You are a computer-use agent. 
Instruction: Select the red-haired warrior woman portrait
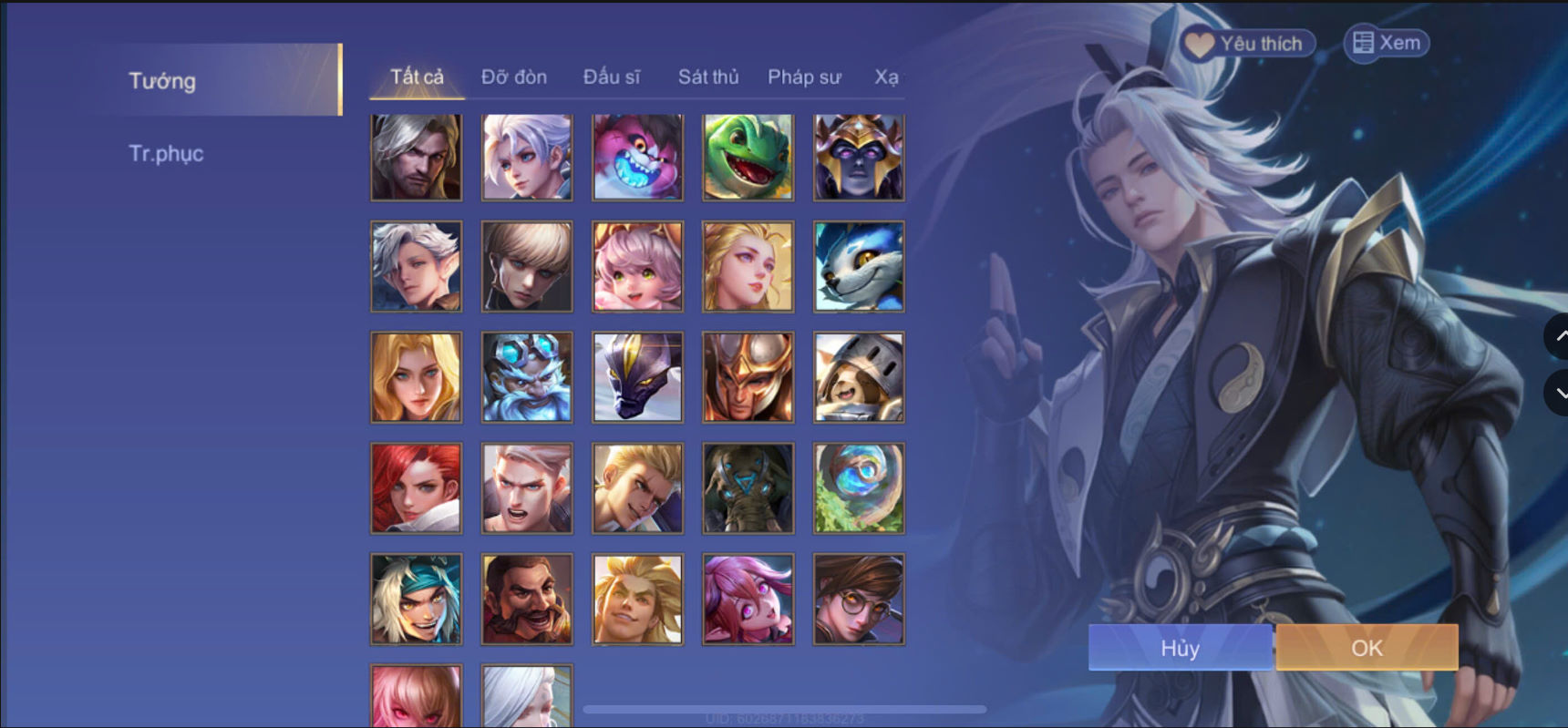pos(416,488)
